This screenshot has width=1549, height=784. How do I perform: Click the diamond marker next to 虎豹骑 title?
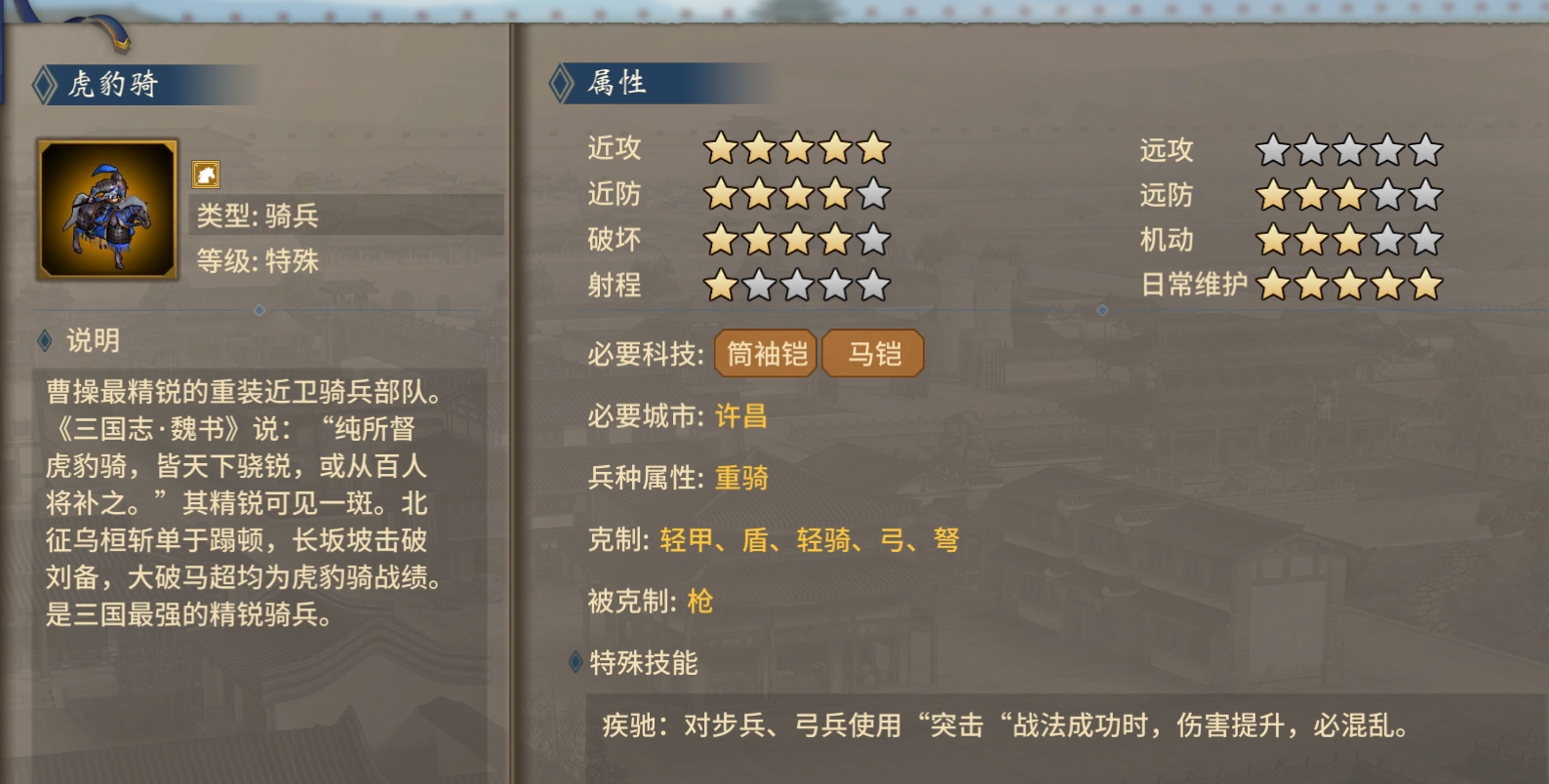(43, 84)
